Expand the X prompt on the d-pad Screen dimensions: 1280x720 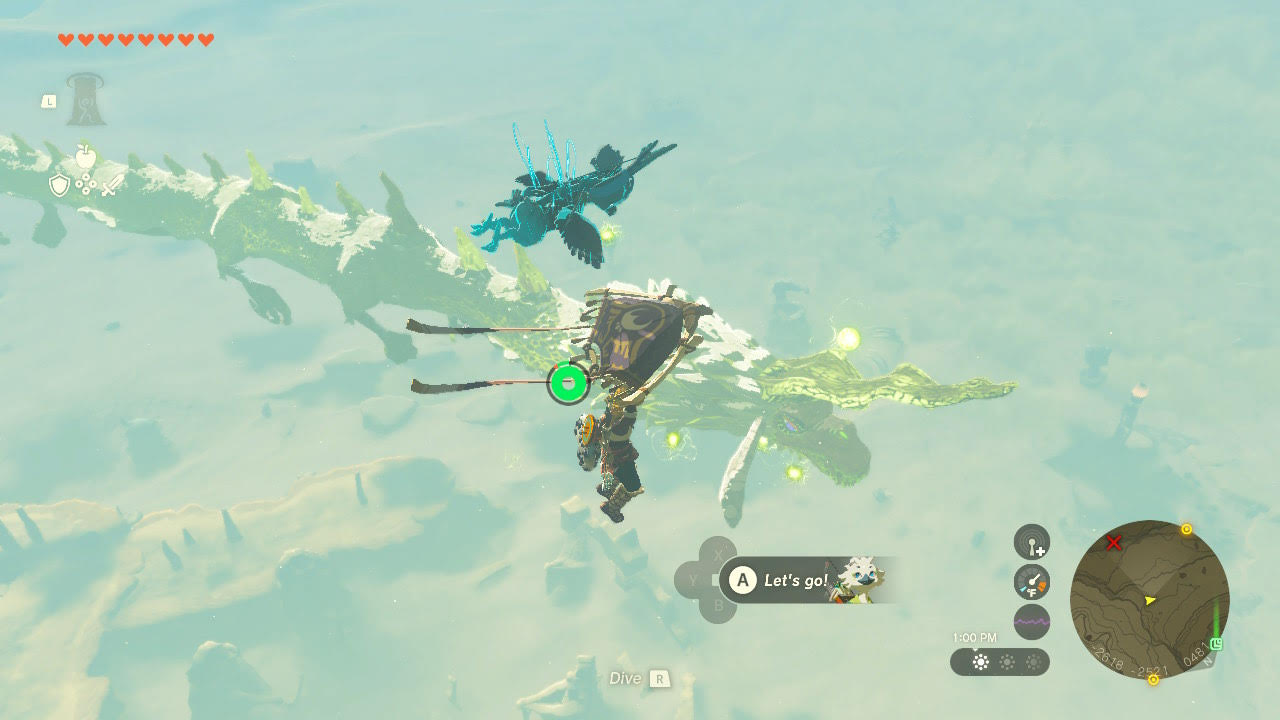click(719, 556)
